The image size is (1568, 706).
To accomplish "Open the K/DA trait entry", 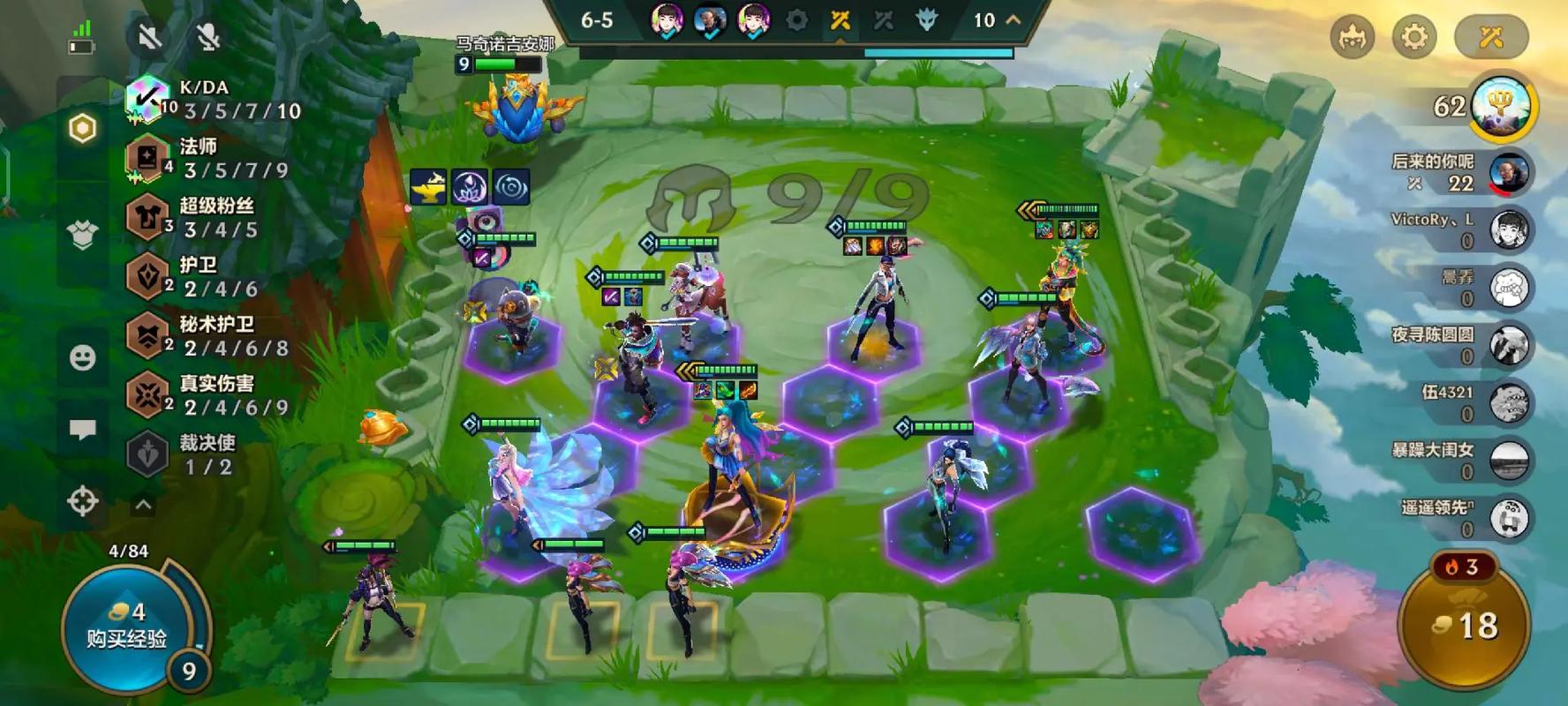I will point(212,99).
